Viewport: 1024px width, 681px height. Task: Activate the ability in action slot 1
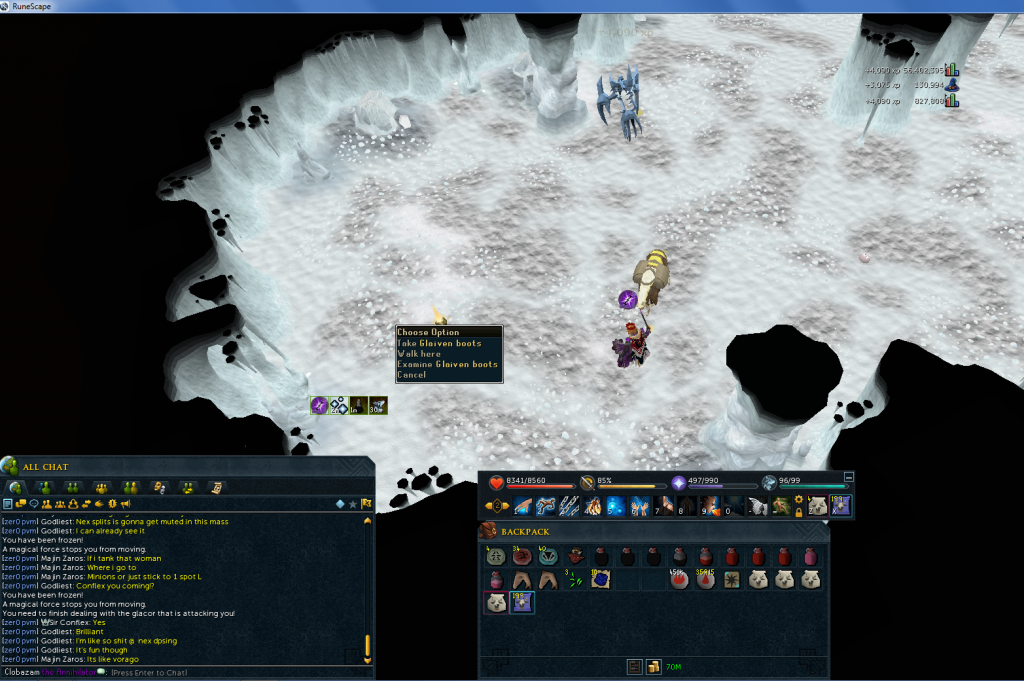click(524, 506)
